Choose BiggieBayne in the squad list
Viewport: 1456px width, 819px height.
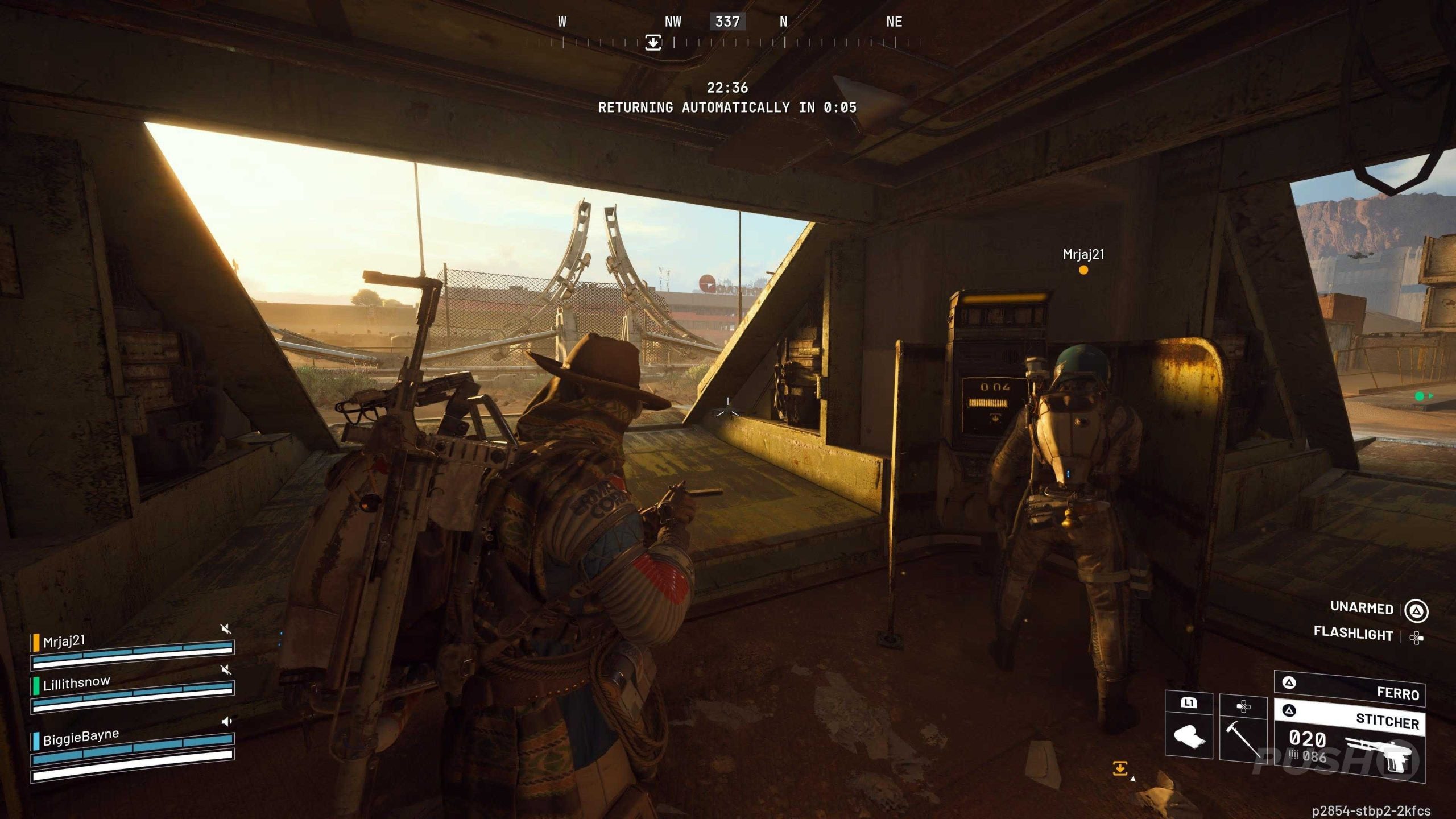click(x=81, y=737)
